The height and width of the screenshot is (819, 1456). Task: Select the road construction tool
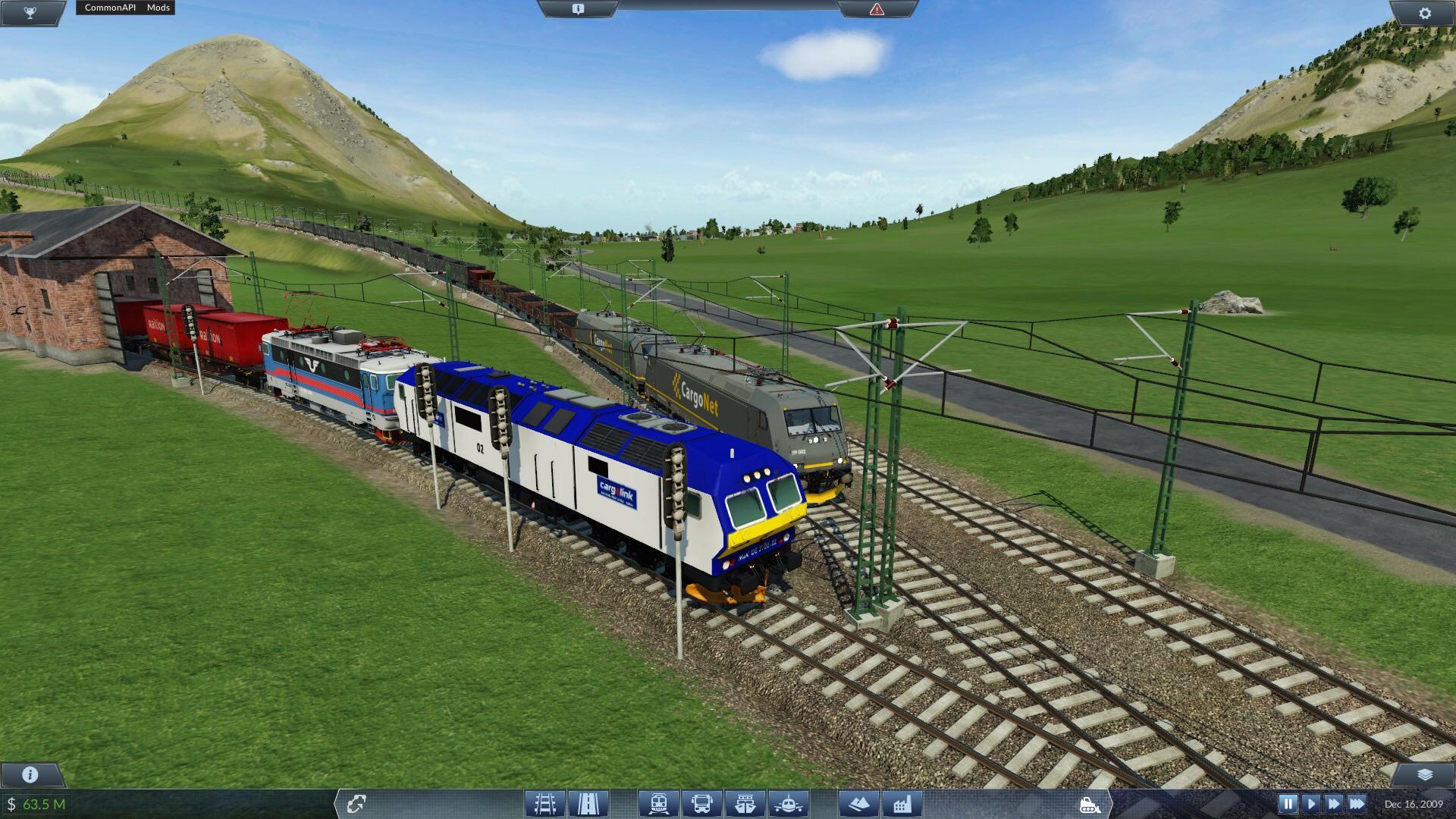click(x=588, y=802)
